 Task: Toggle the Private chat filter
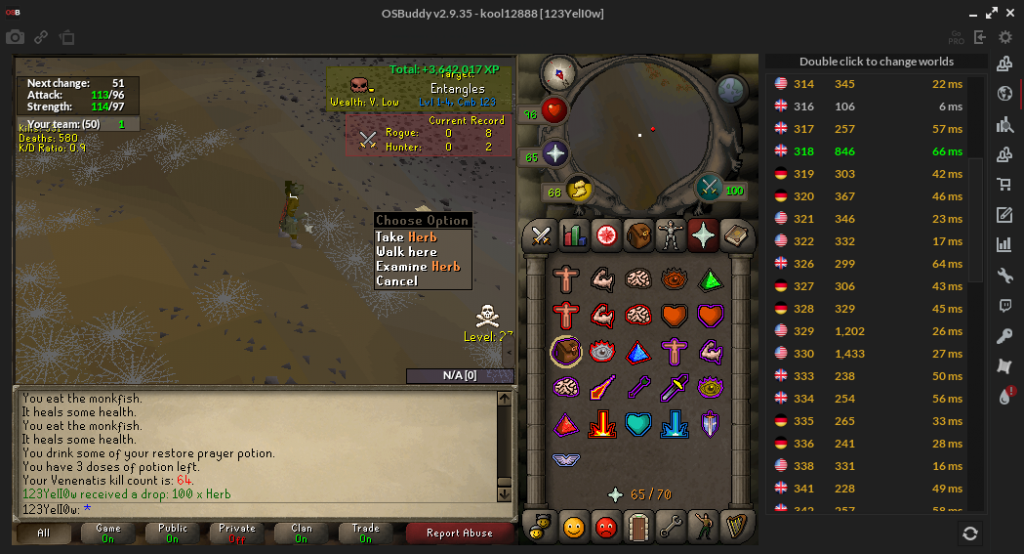237,533
